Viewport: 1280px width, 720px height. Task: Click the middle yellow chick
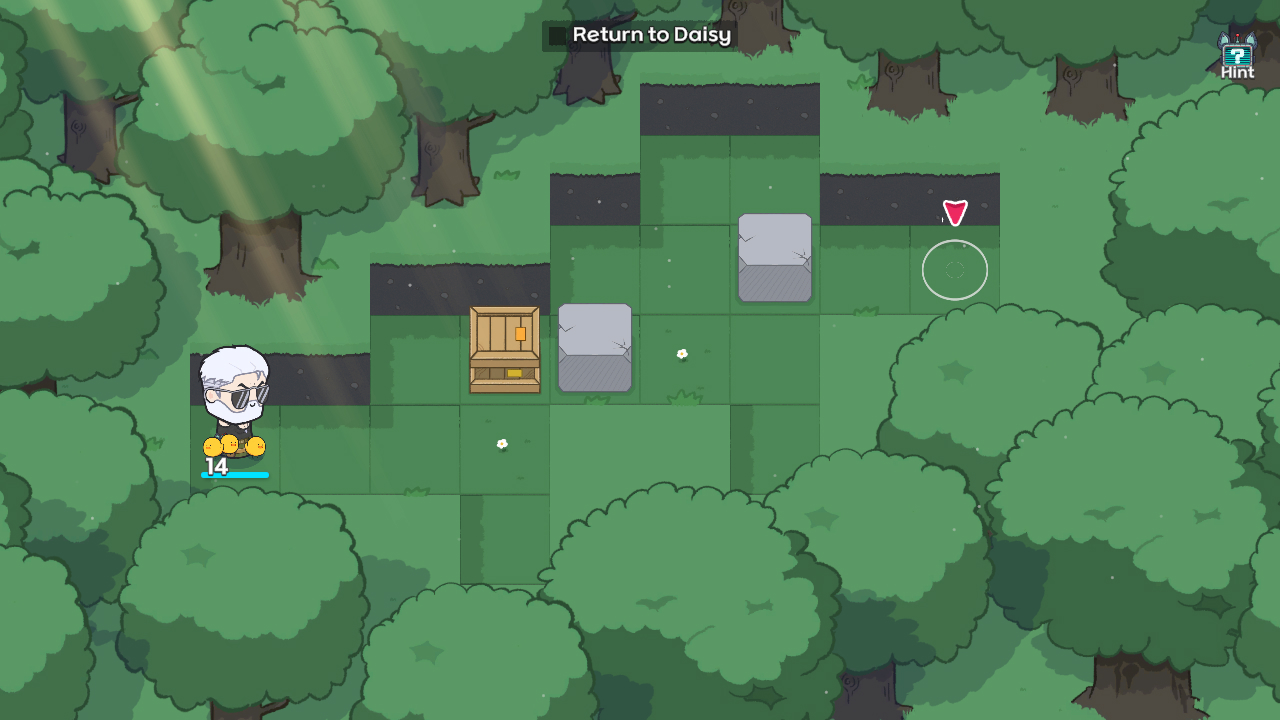pyautogui.click(x=232, y=442)
